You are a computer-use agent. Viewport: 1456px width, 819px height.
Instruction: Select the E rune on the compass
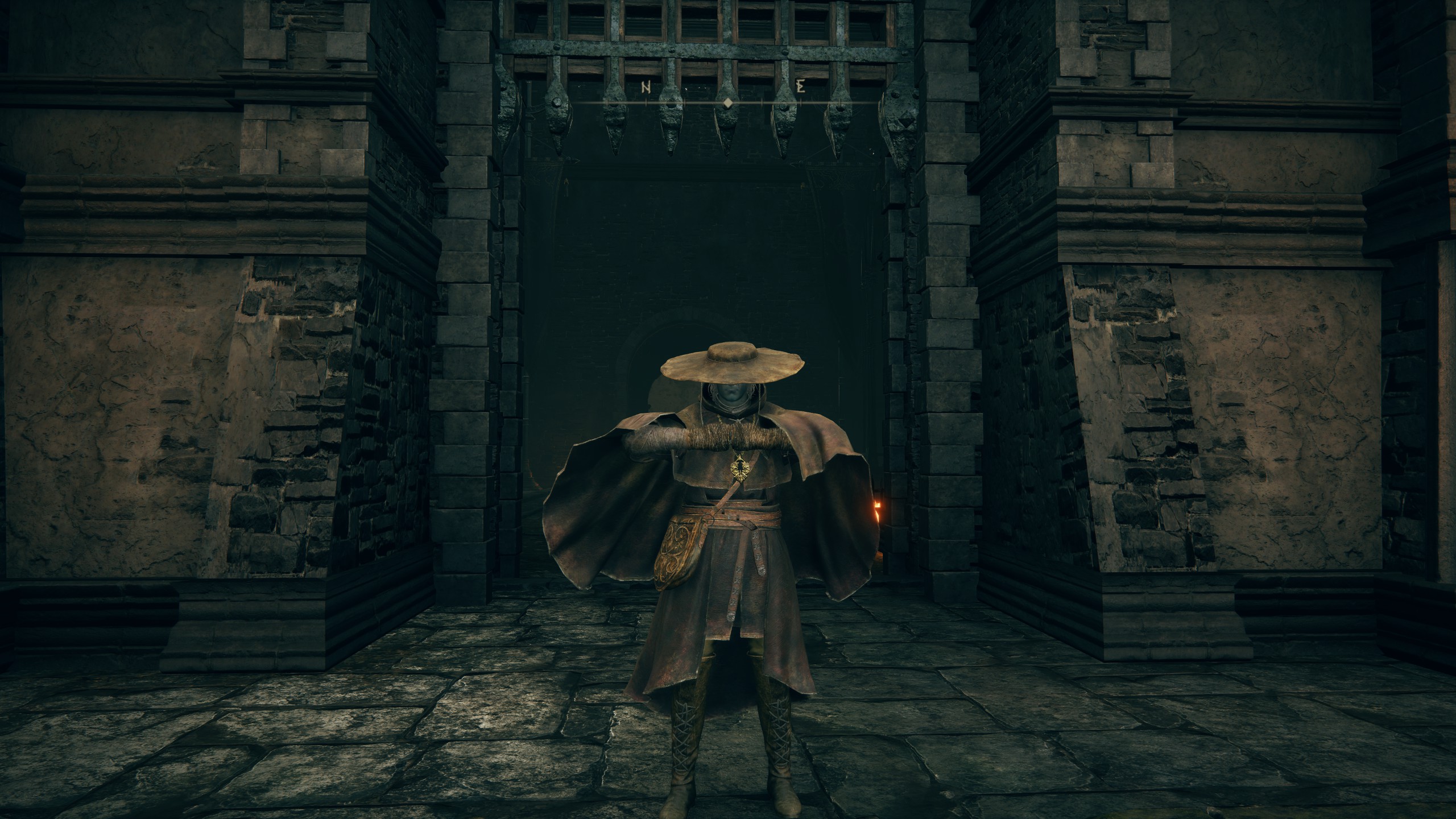click(x=801, y=87)
